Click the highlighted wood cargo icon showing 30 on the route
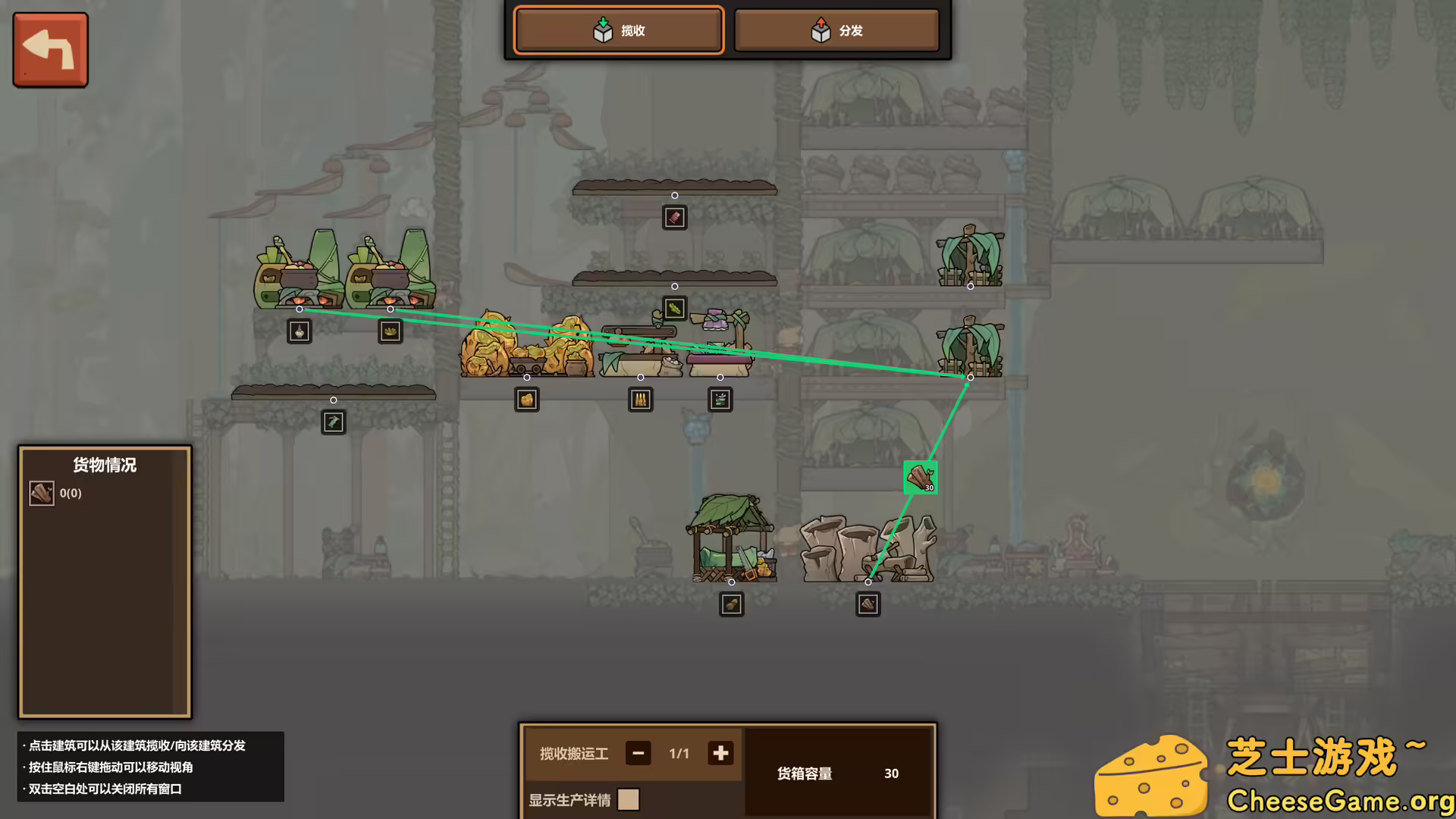This screenshot has width=1456, height=819. pos(919,477)
